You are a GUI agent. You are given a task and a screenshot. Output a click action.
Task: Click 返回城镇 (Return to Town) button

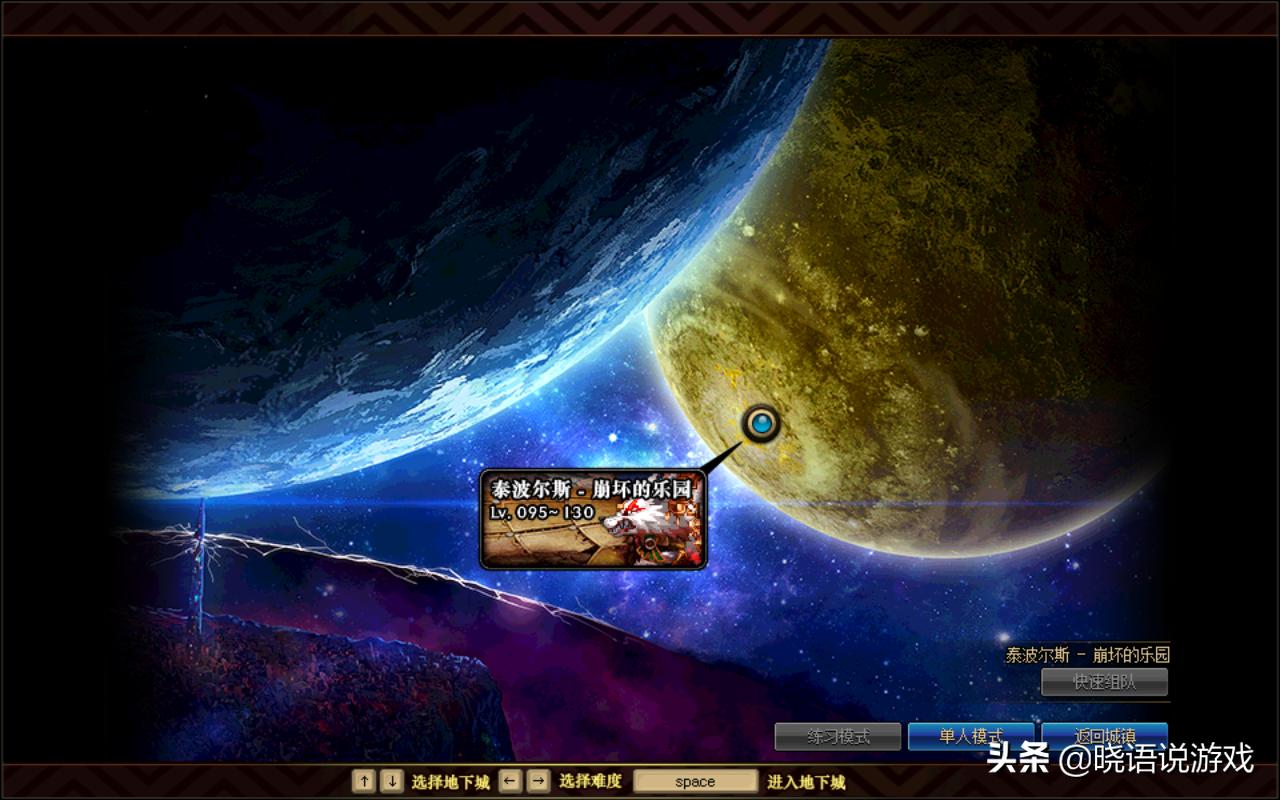click(x=1104, y=734)
